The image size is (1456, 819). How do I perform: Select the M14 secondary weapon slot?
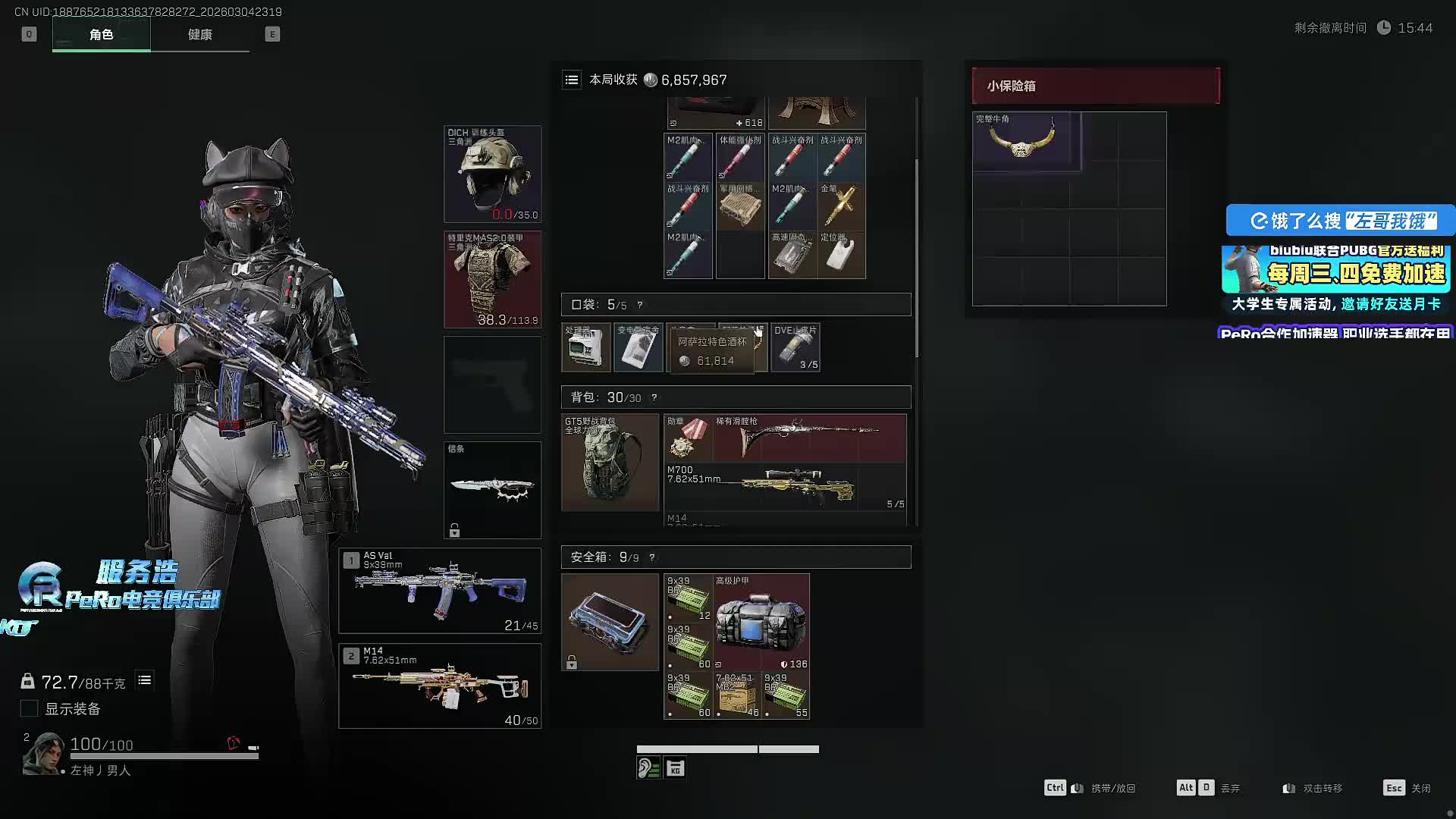pos(440,686)
